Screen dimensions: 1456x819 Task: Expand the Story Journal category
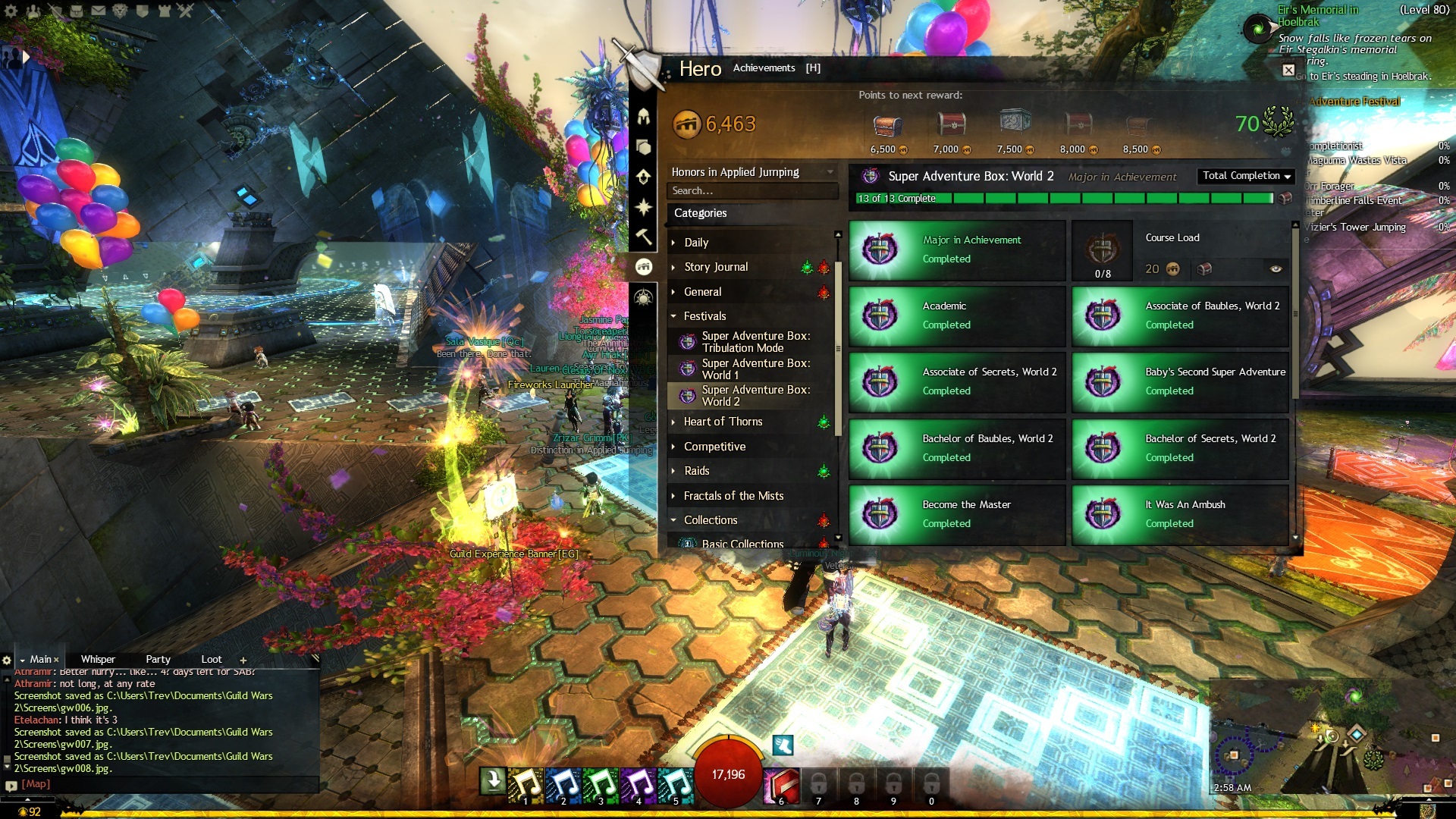pyautogui.click(x=715, y=267)
